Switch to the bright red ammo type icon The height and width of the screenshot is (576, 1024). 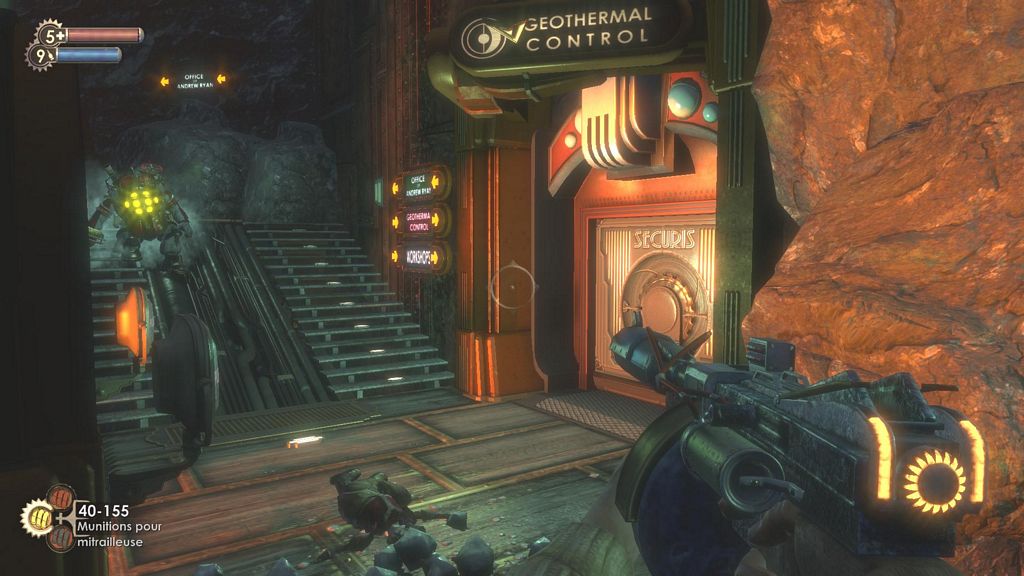tap(62, 497)
